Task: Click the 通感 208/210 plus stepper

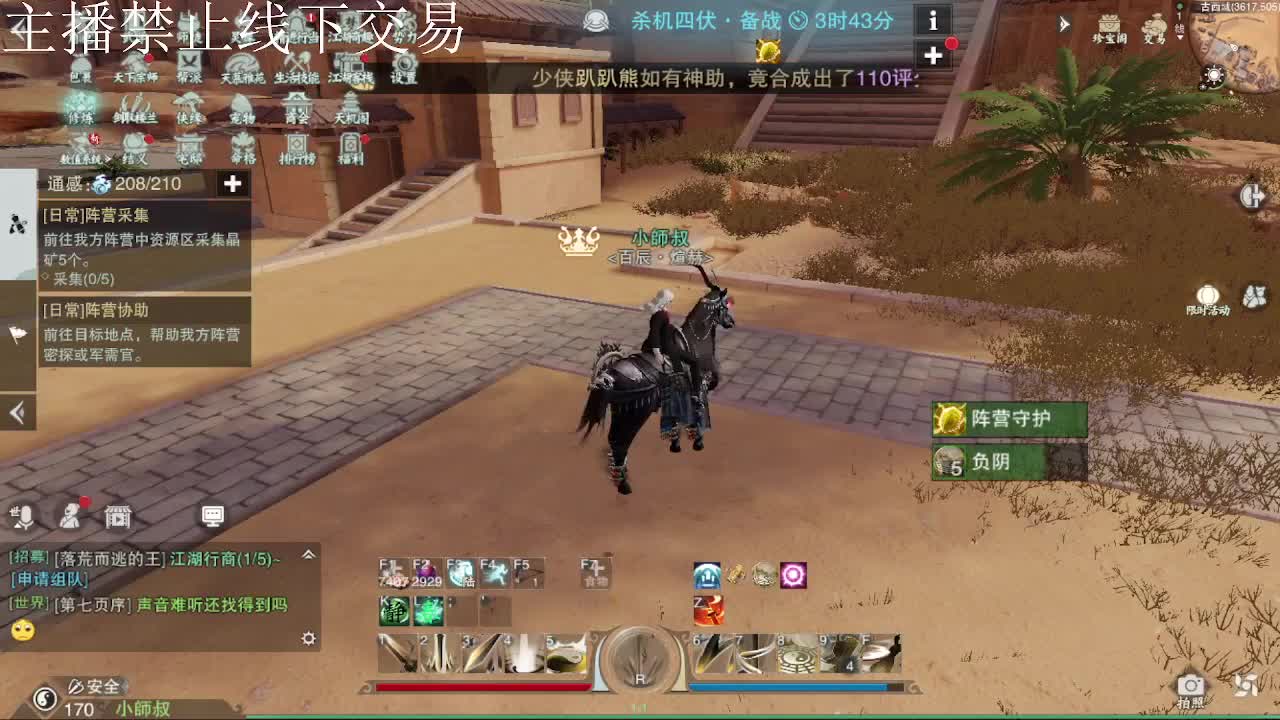Action: 232,184
